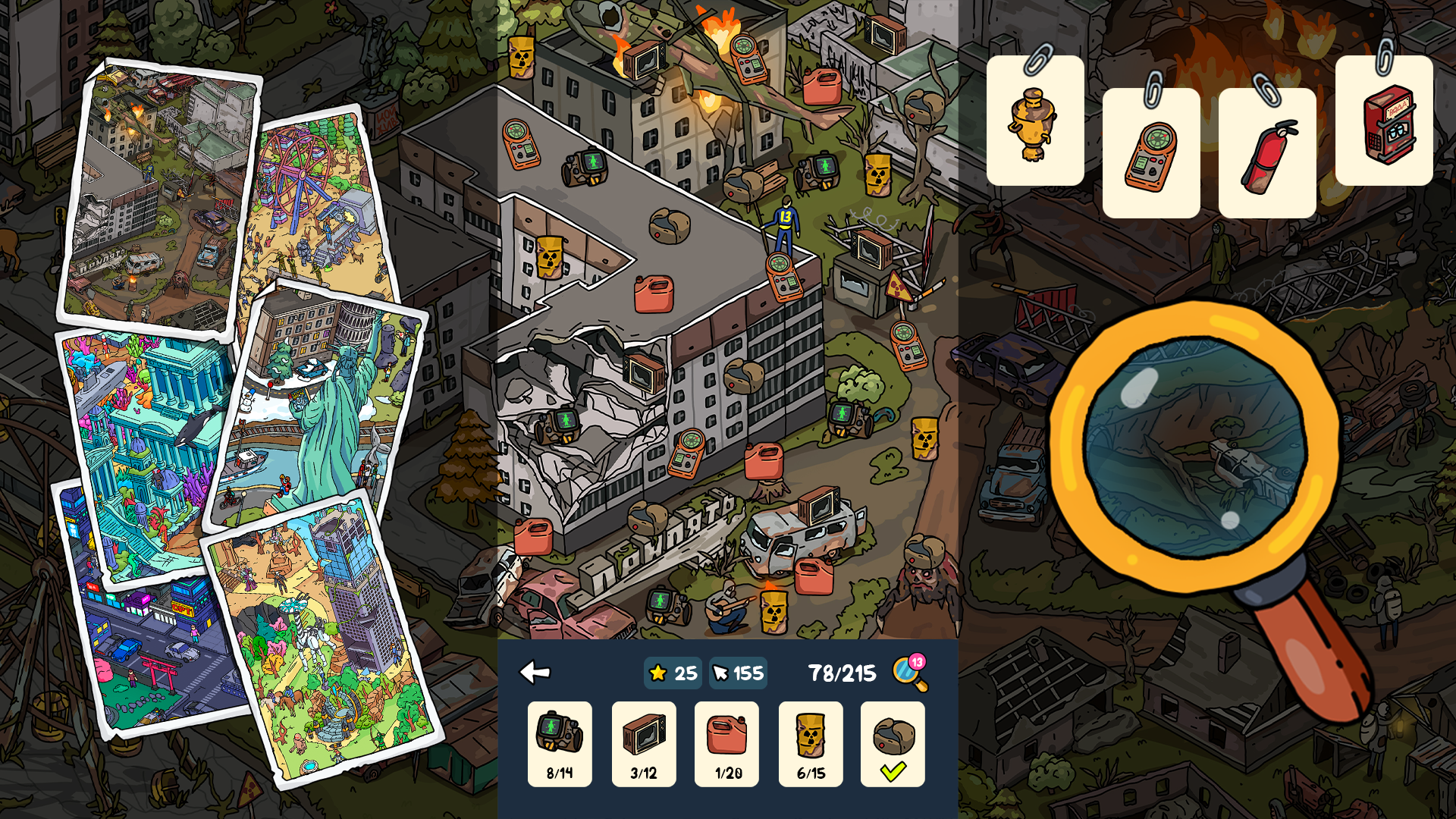The height and width of the screenshot is (819, 1456).
Task: Select the wrist computer item slot
Action: point(560,743)
